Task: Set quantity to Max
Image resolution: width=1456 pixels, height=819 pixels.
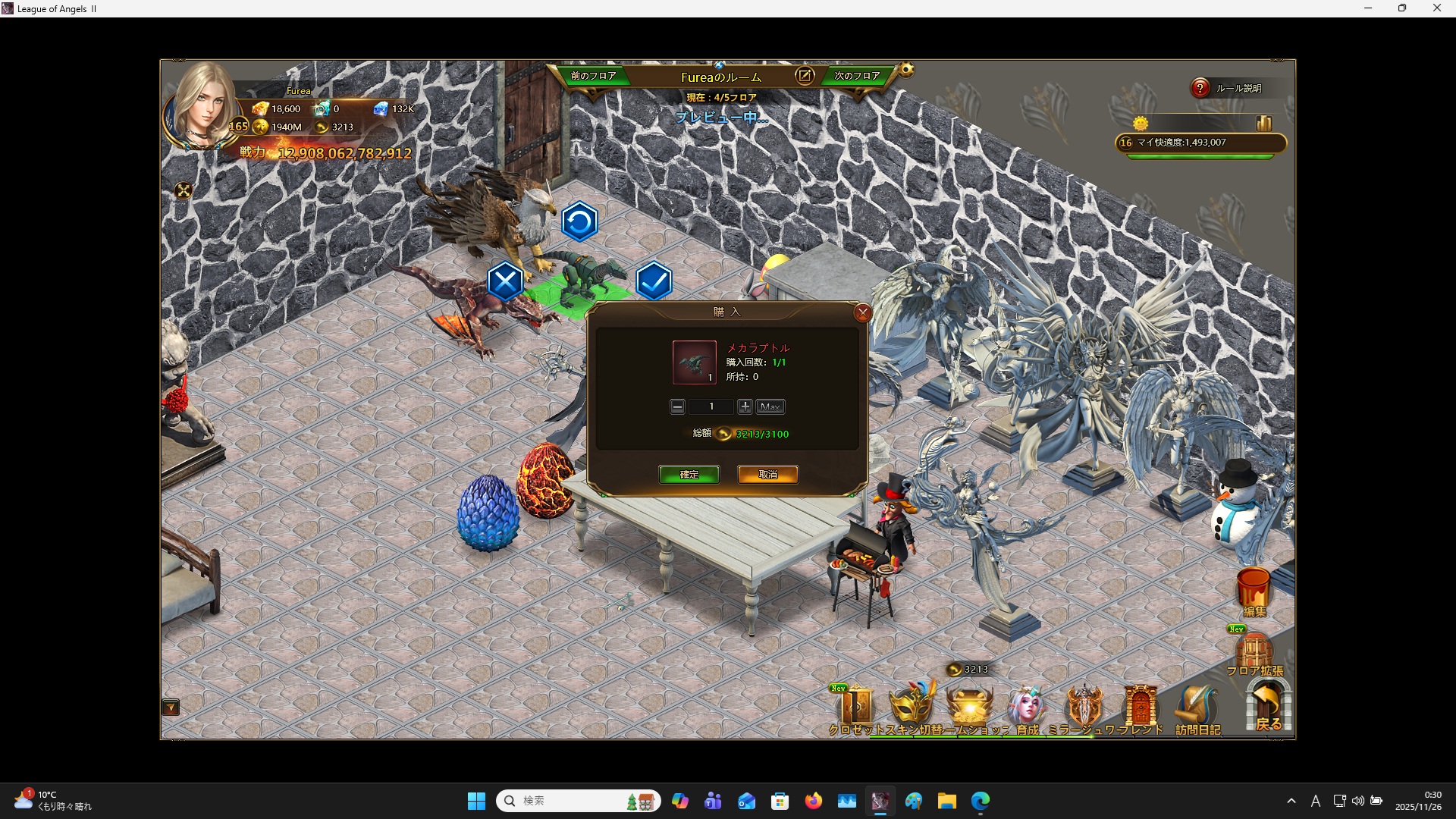Action: [x=770, y=407]
